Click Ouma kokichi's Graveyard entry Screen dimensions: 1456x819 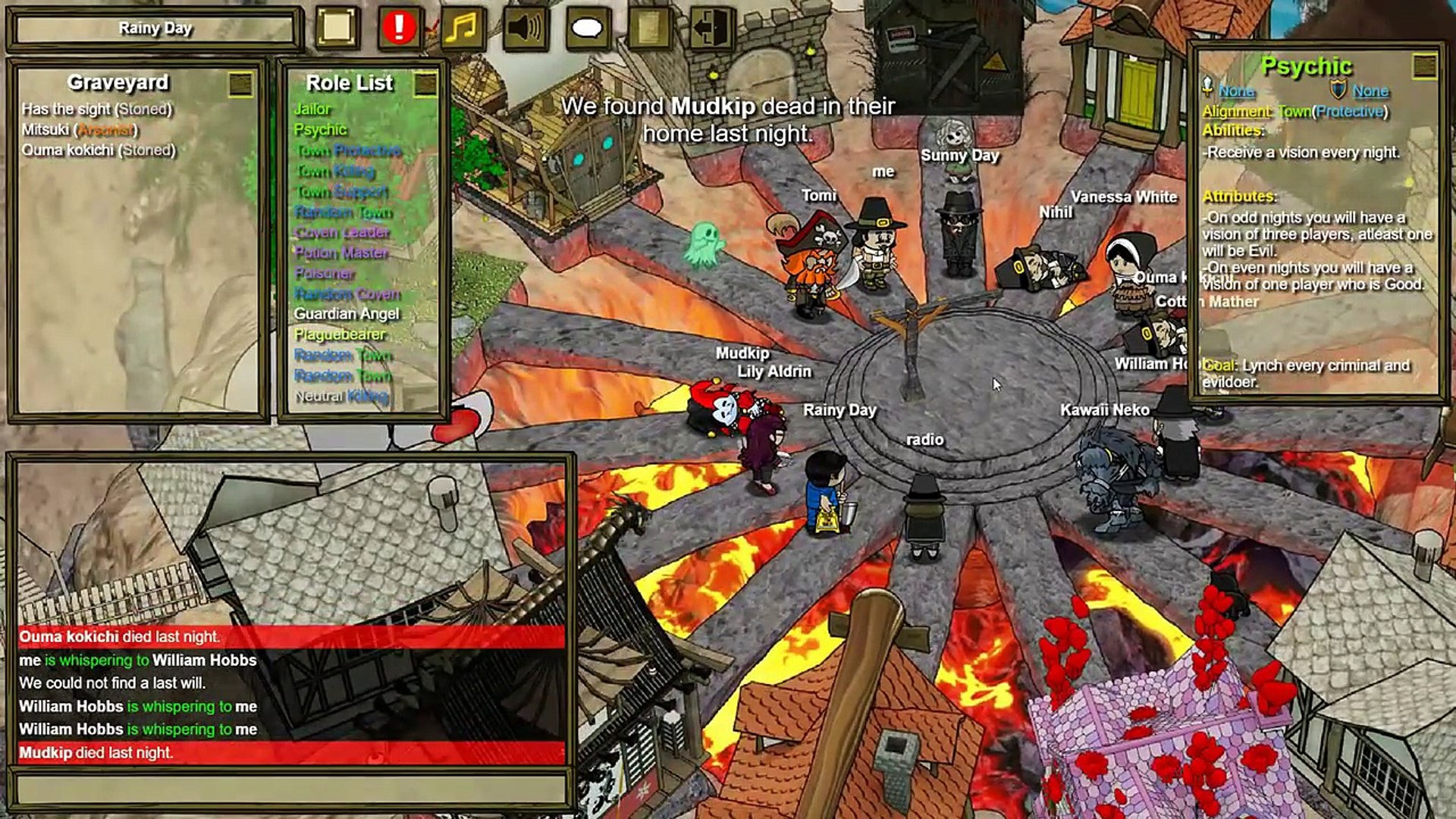pyautogui.click(x=99, y=150)
